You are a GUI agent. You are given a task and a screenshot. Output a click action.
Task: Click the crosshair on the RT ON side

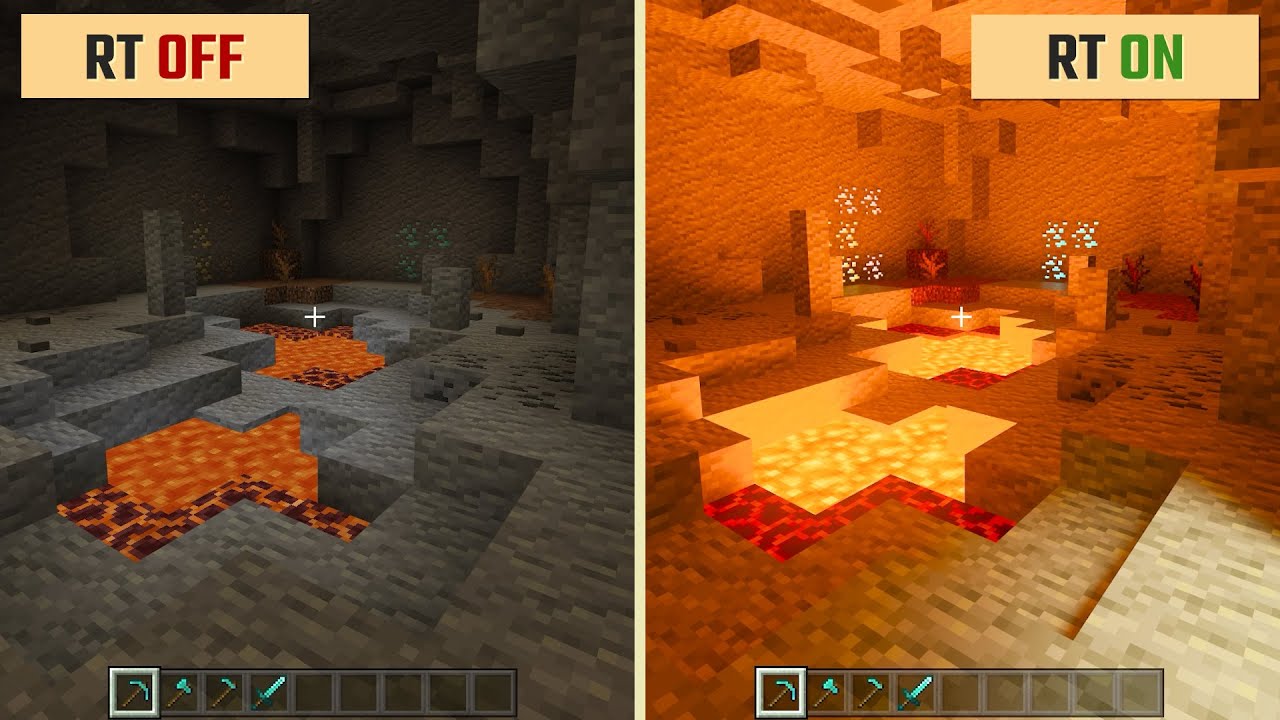click(x=962, y=316)
